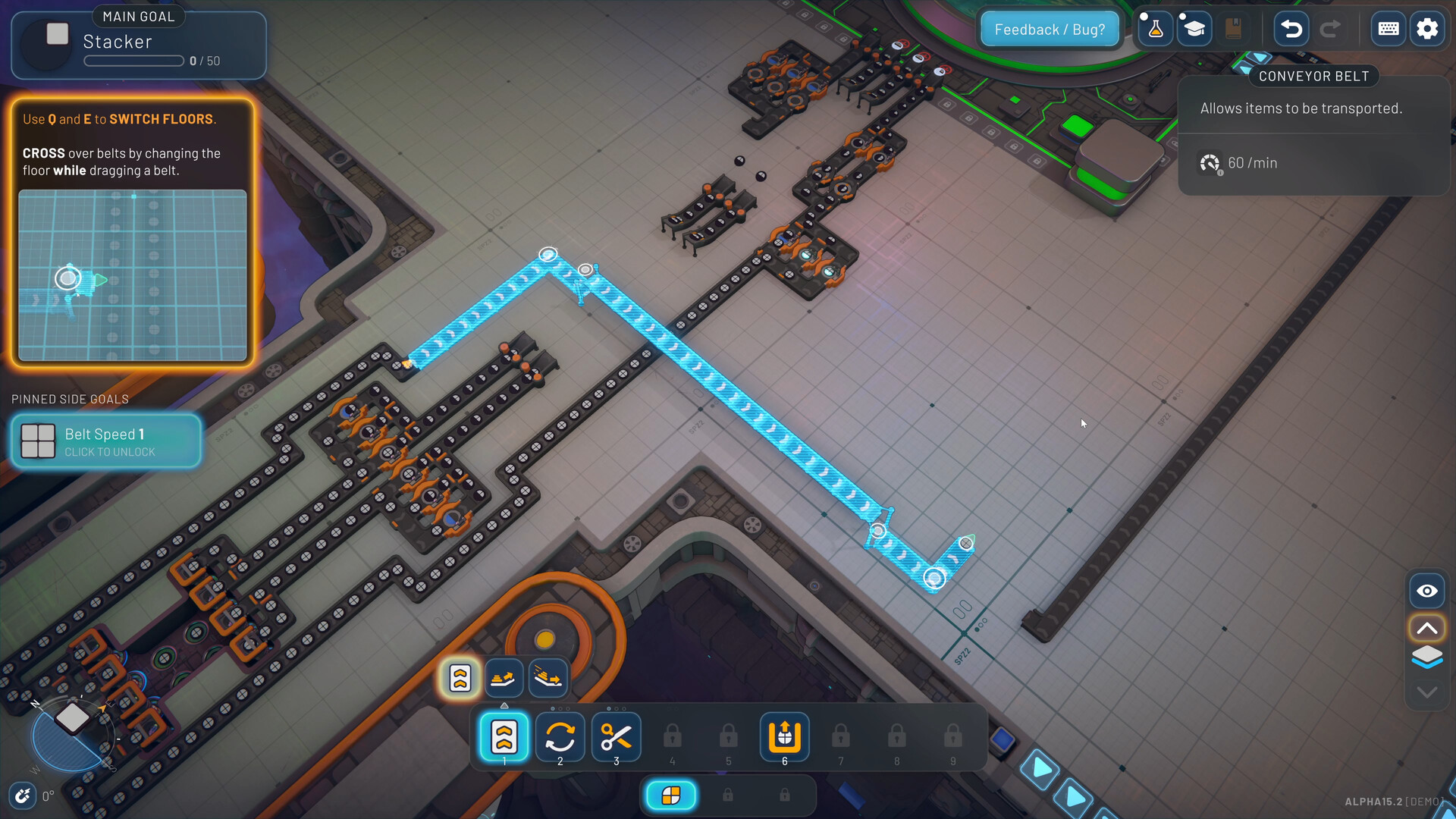This screenshot has width=1456, height=819.
Task: Select the cut tool in slot 3
Action: pos(616,736)
